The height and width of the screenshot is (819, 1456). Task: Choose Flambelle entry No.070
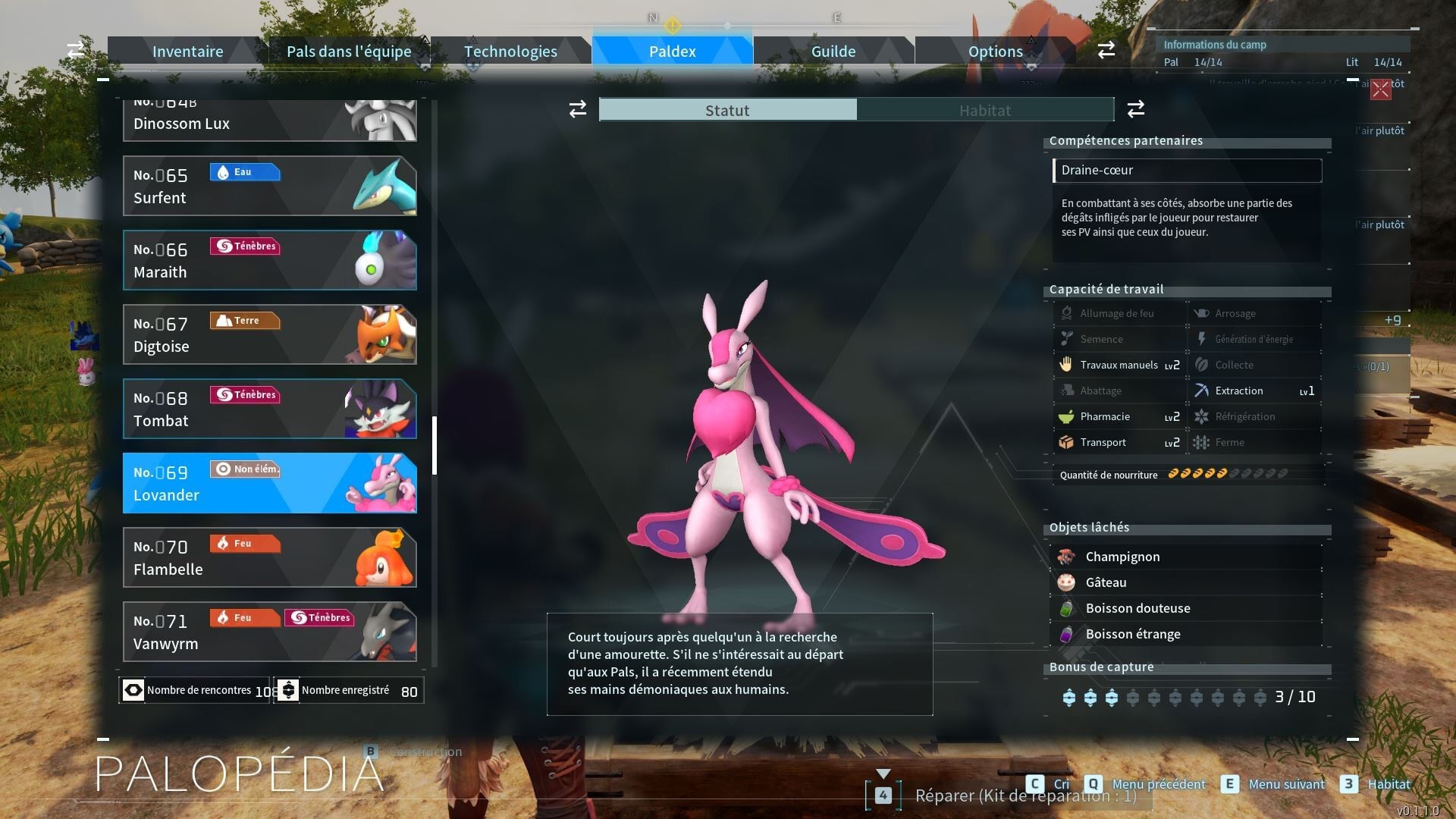coord(269,557)
